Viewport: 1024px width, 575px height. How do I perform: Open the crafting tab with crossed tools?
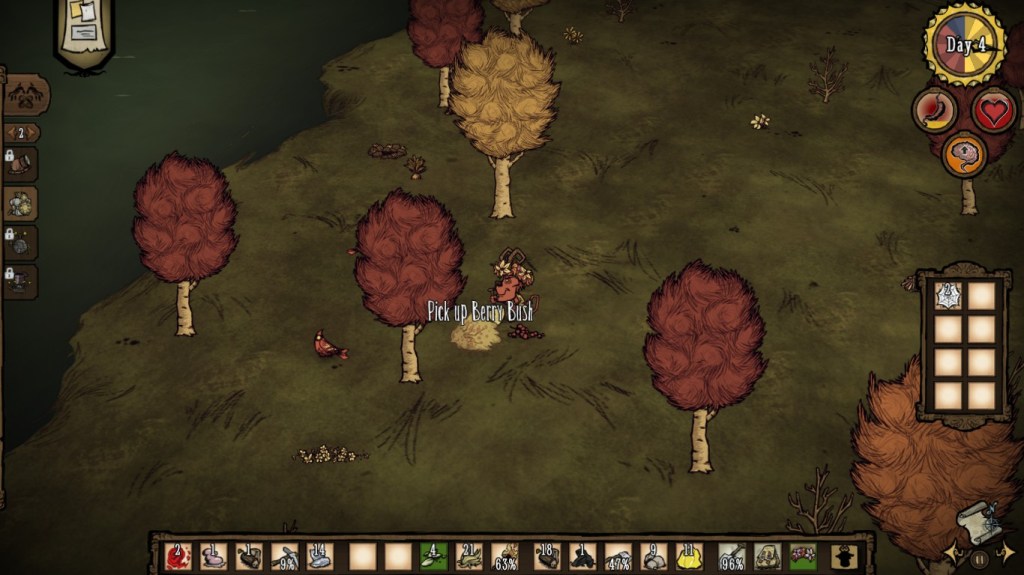[x=25, y=96]
